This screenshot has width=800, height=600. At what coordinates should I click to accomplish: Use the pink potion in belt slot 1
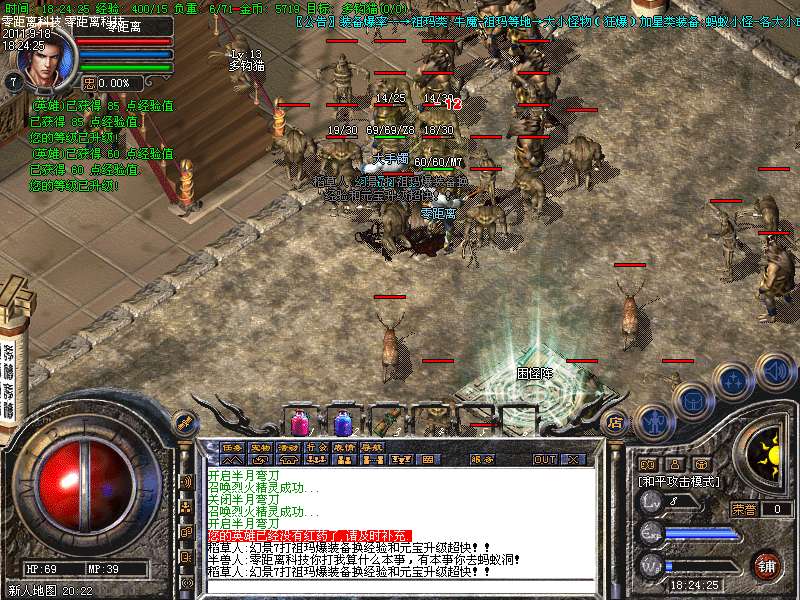(x=299, y=420)
